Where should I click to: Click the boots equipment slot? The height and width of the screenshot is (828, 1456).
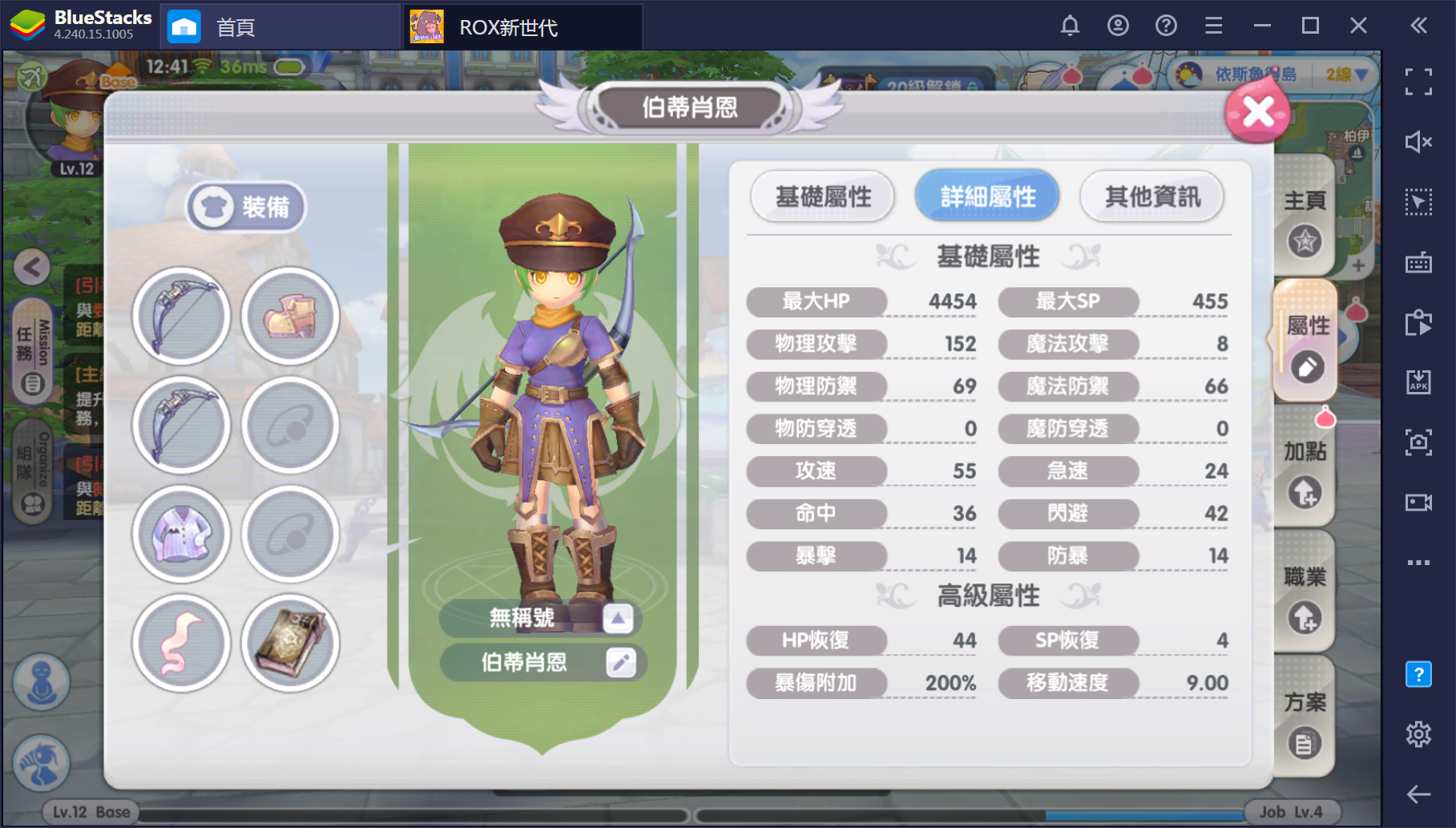pos(289,316)
